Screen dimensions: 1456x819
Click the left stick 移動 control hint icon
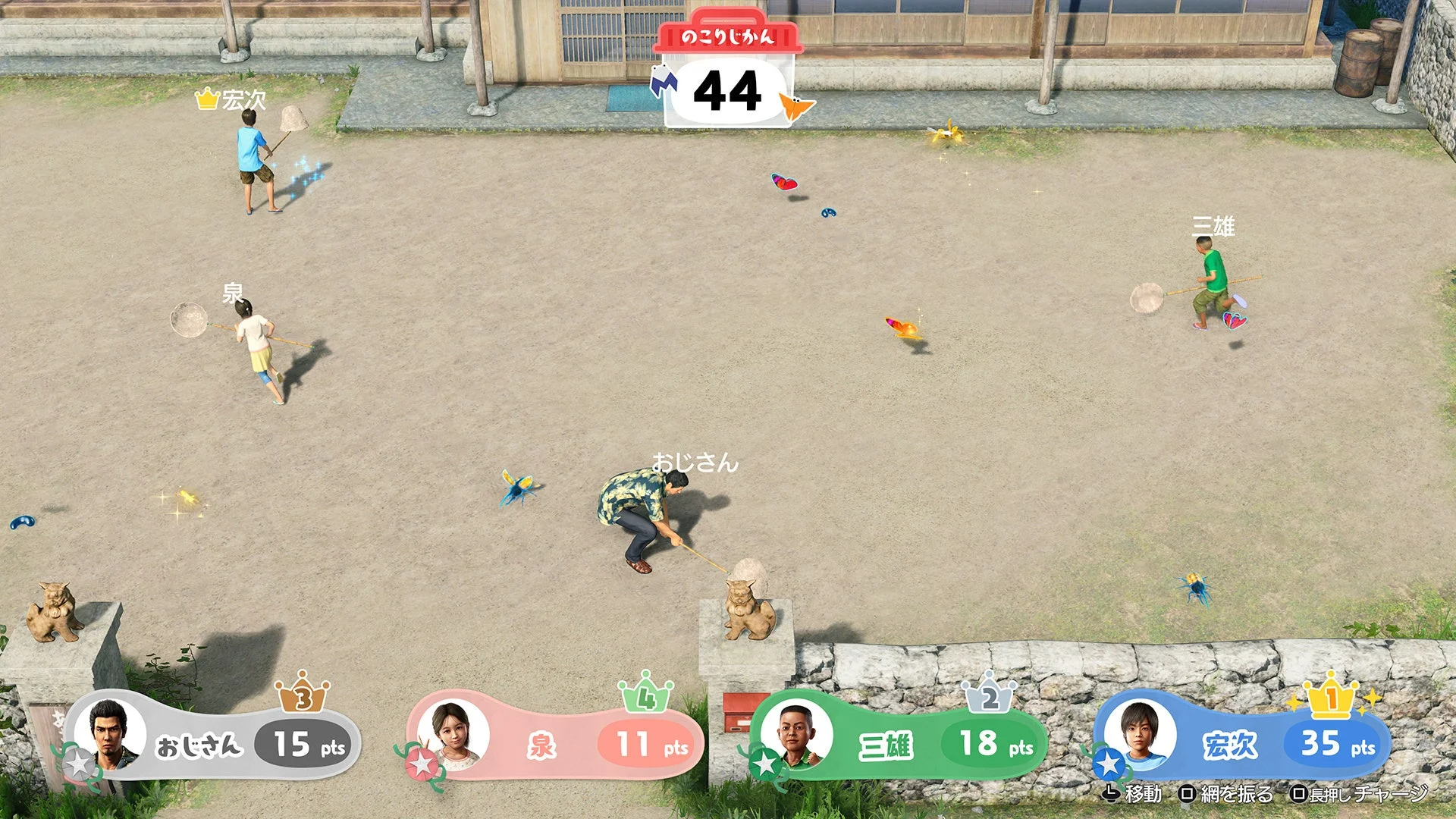[1112, 795]
